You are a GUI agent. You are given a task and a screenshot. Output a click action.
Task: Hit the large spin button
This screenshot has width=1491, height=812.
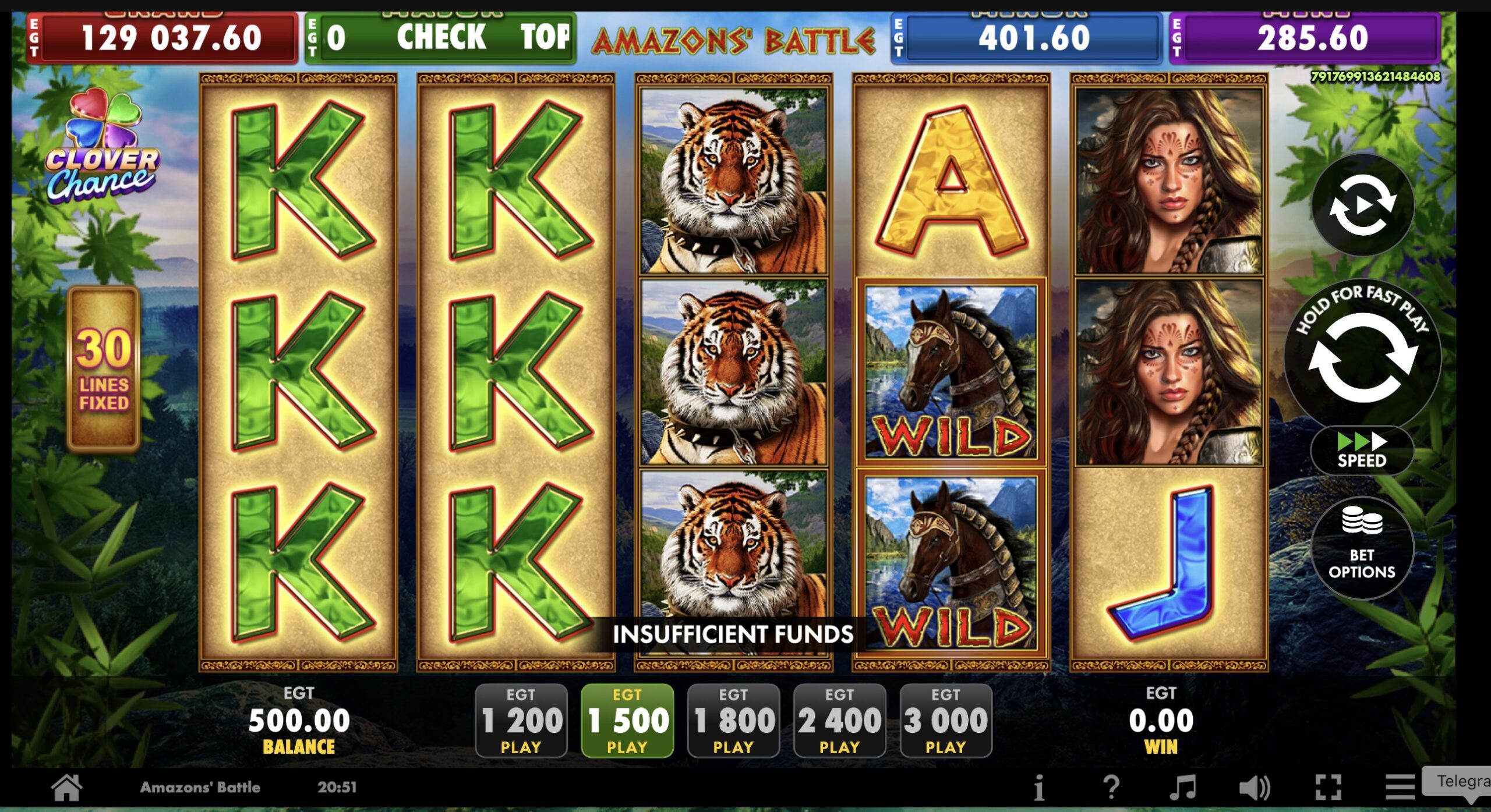(x=1362, y=356)
